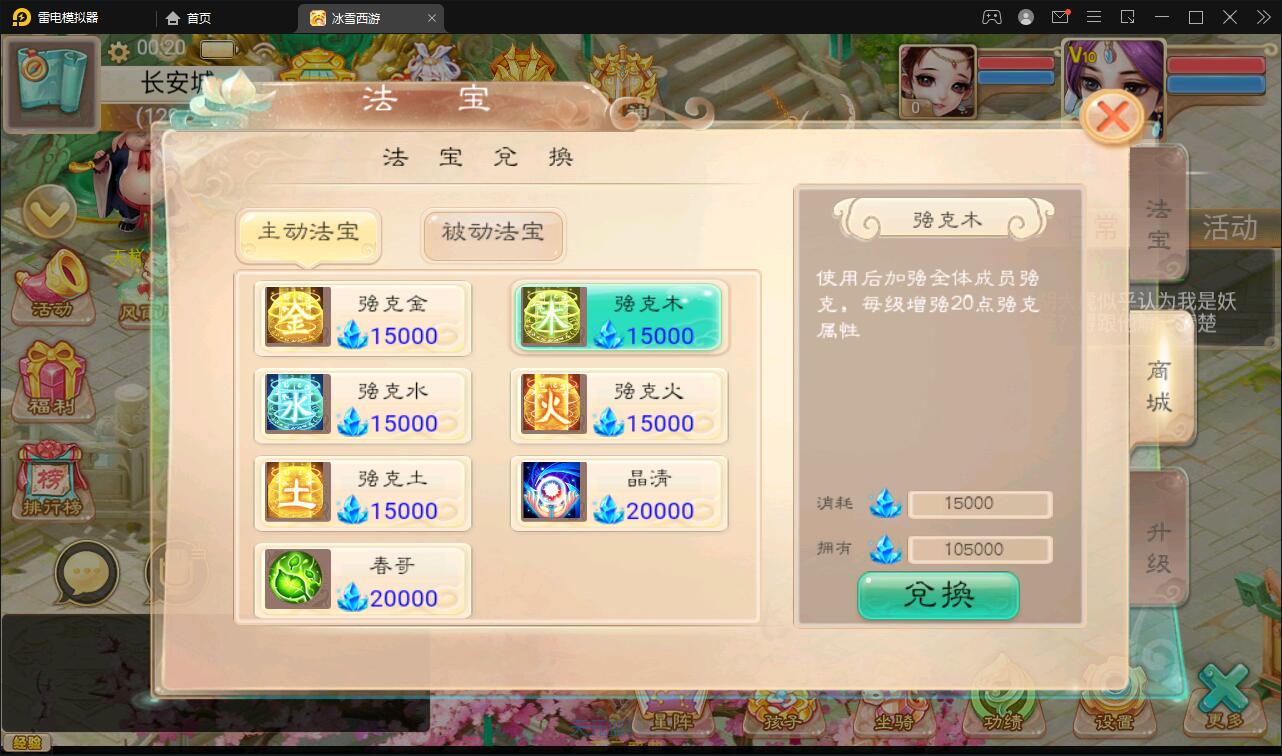This screenshot has height=756, width=1282.
Task: Select the 强克火 treasure icon
Action: 552,405
